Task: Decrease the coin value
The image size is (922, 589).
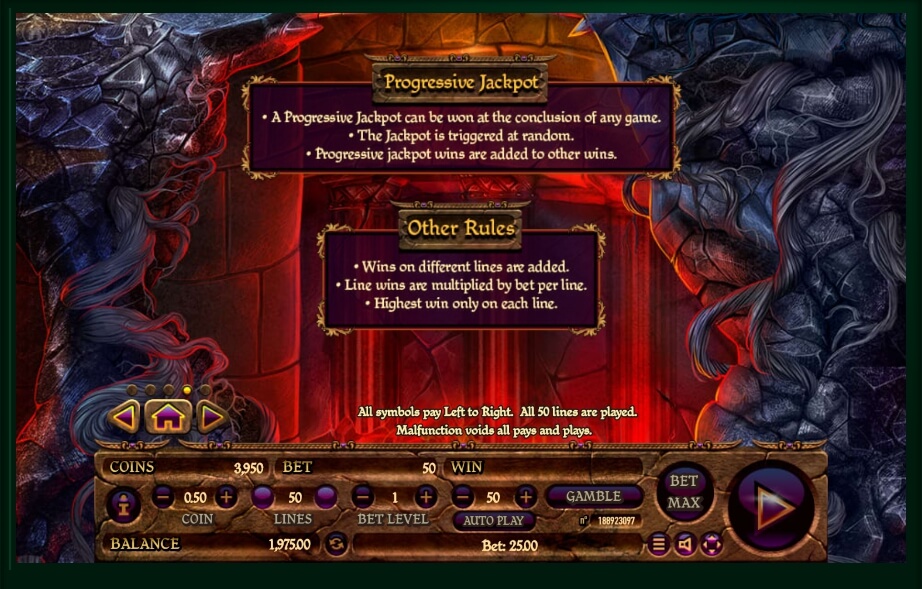Action: pyautogui.click(x=164, y=496)
